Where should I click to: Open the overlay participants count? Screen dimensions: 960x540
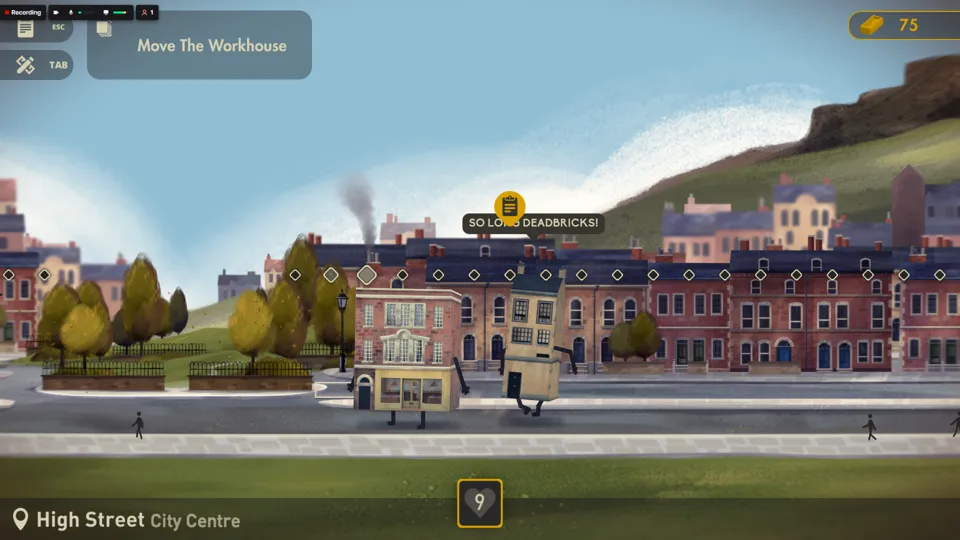(x=147, y=13)
